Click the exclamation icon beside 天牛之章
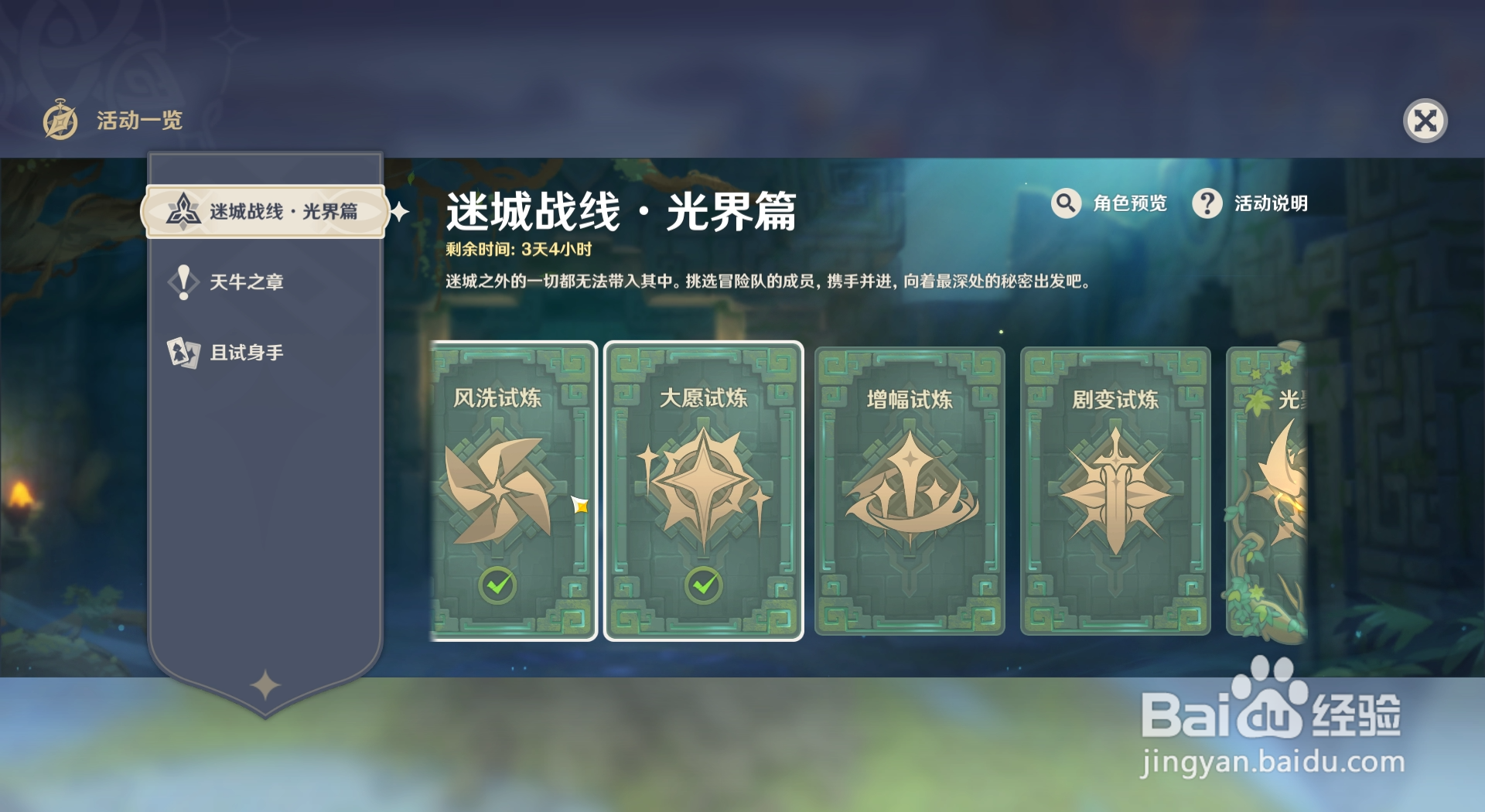Screen dimensions: 1485x812 coord(183,281)
